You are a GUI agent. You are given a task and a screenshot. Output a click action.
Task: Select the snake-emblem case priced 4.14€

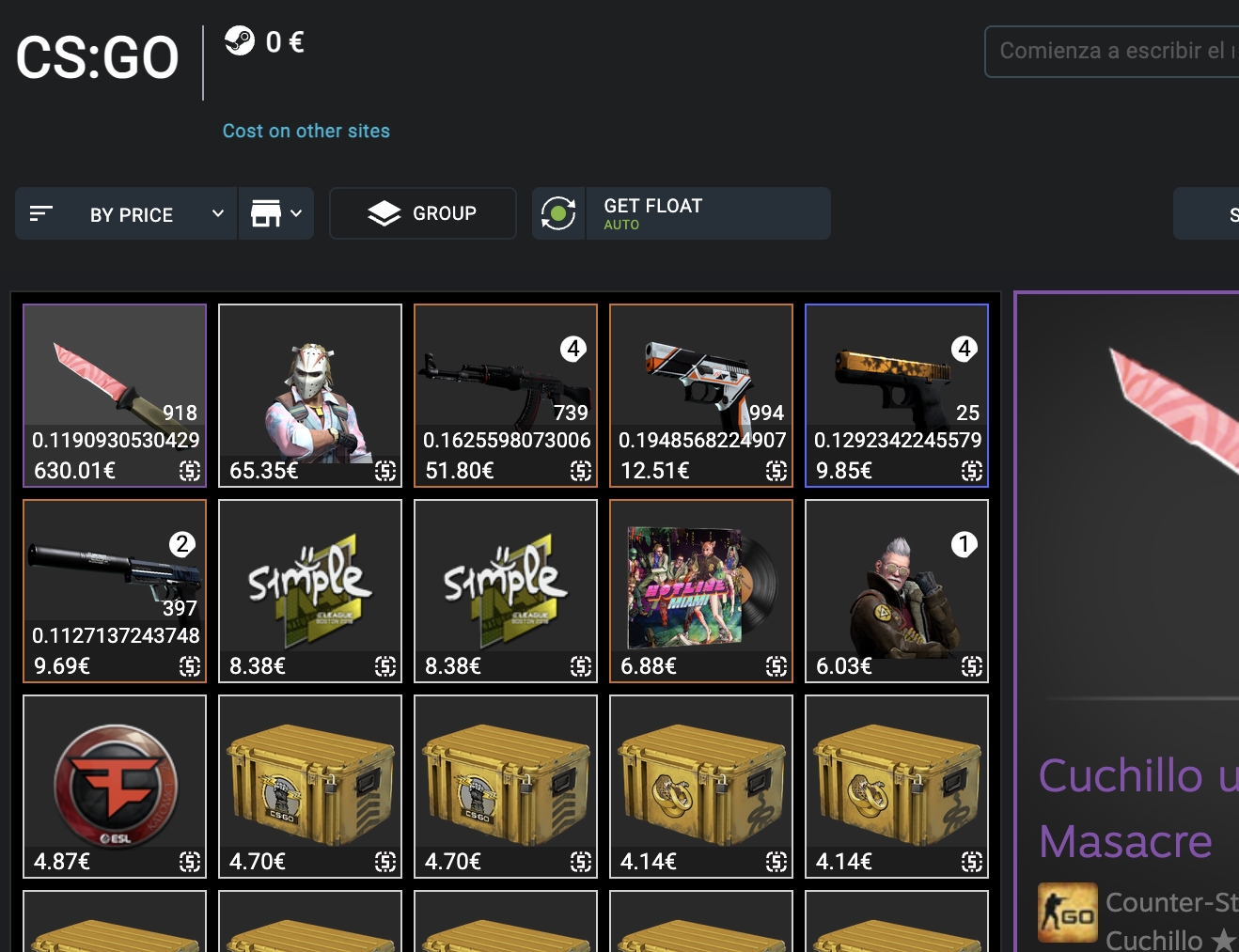(700, 787)
